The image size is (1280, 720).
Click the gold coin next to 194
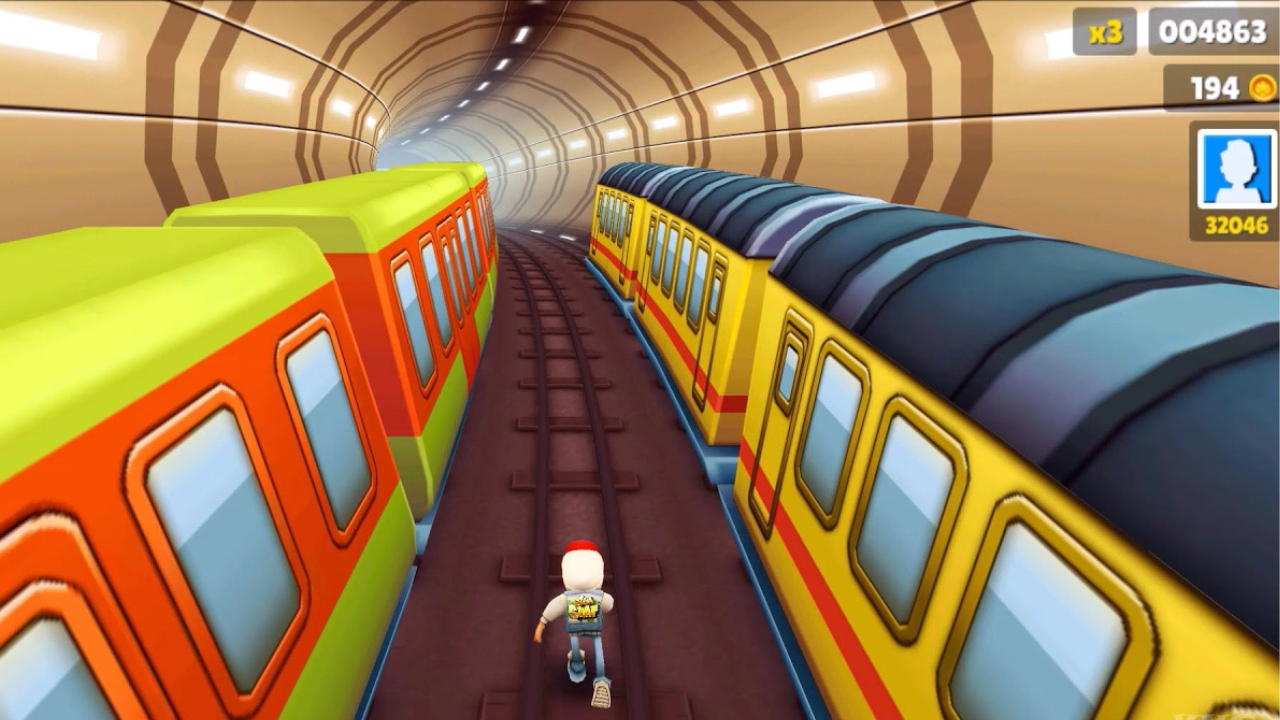[1262, 88]
